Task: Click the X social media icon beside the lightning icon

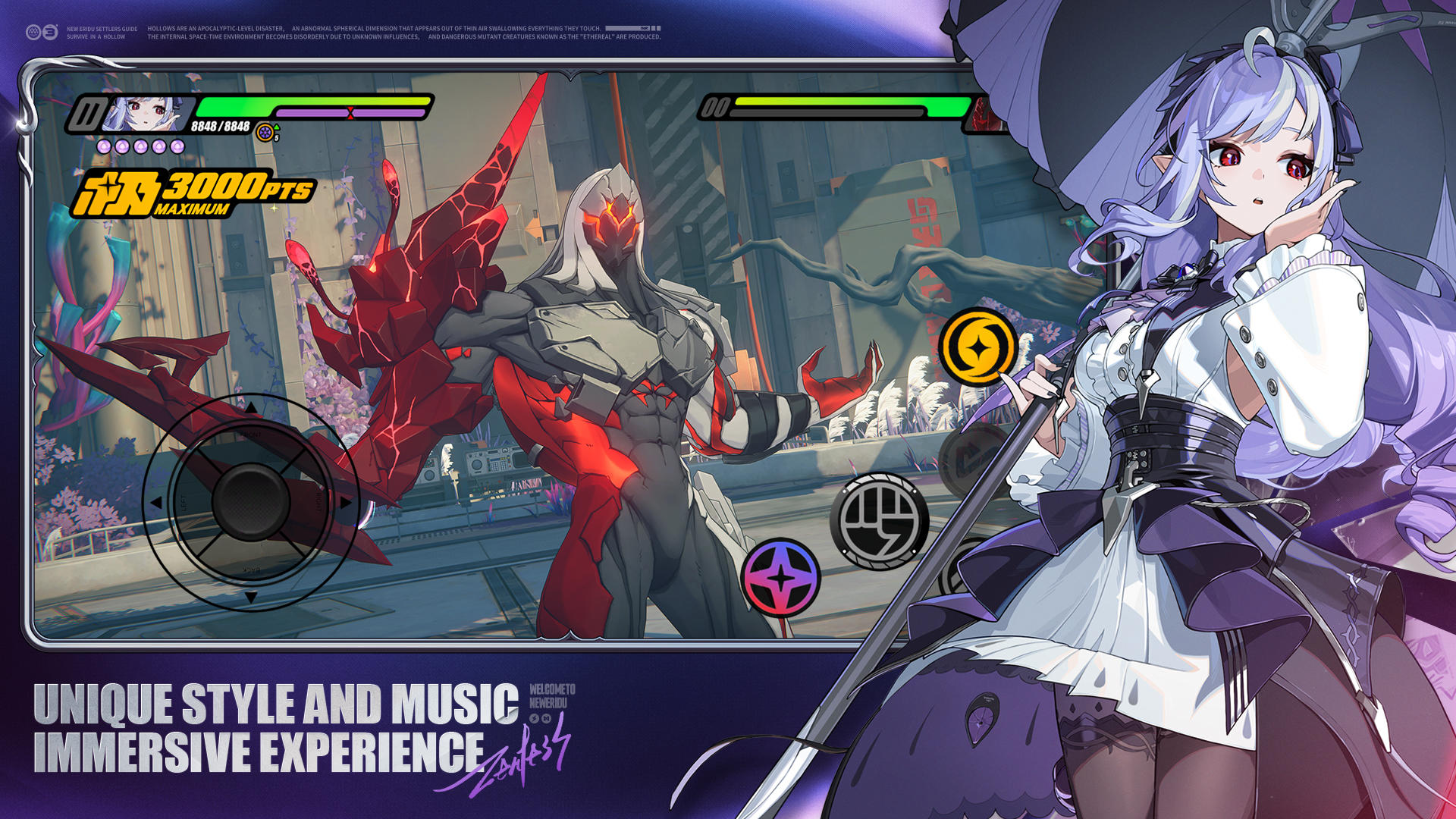Action: (546, 718)
